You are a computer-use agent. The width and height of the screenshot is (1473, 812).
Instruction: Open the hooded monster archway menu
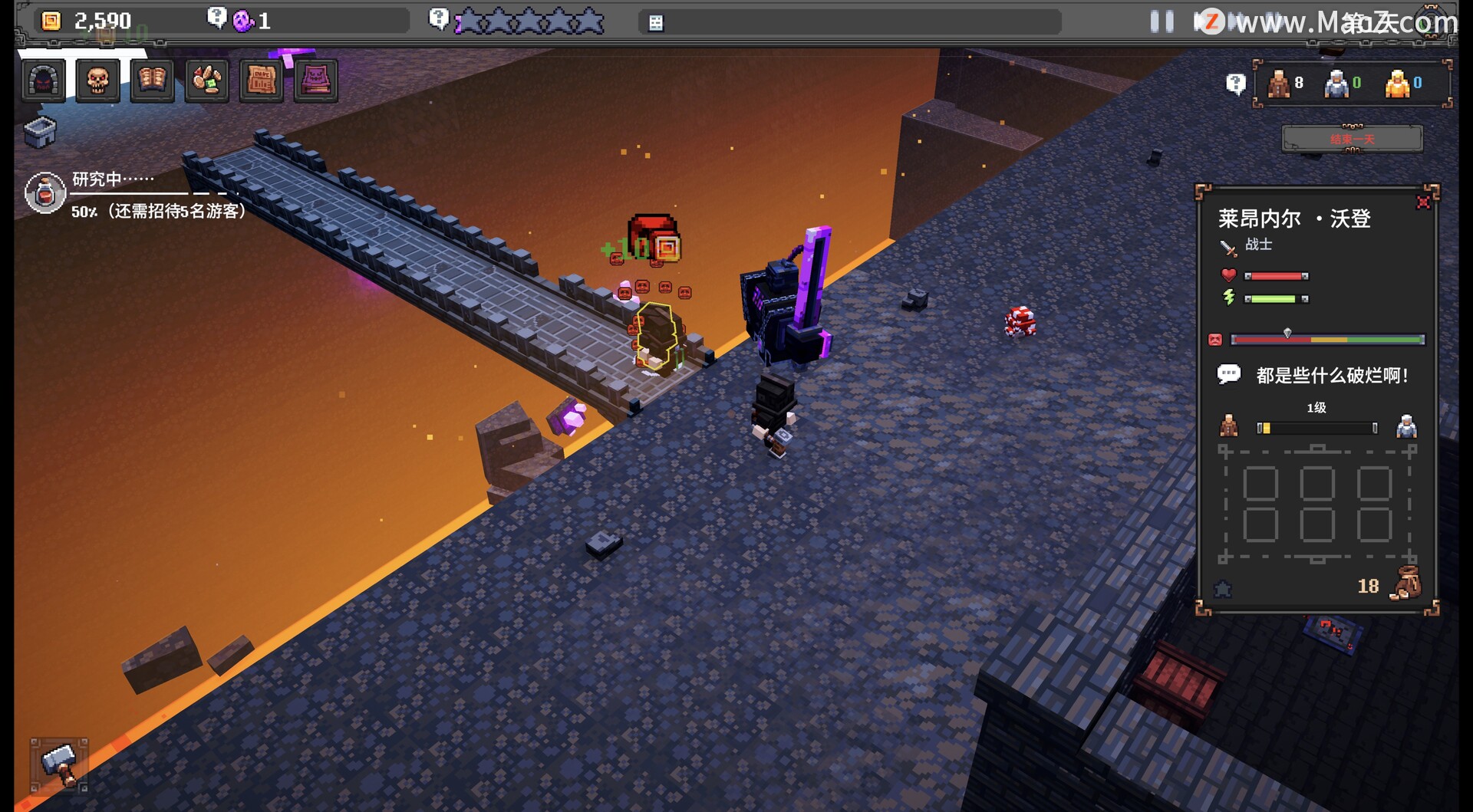click(43, 81)
